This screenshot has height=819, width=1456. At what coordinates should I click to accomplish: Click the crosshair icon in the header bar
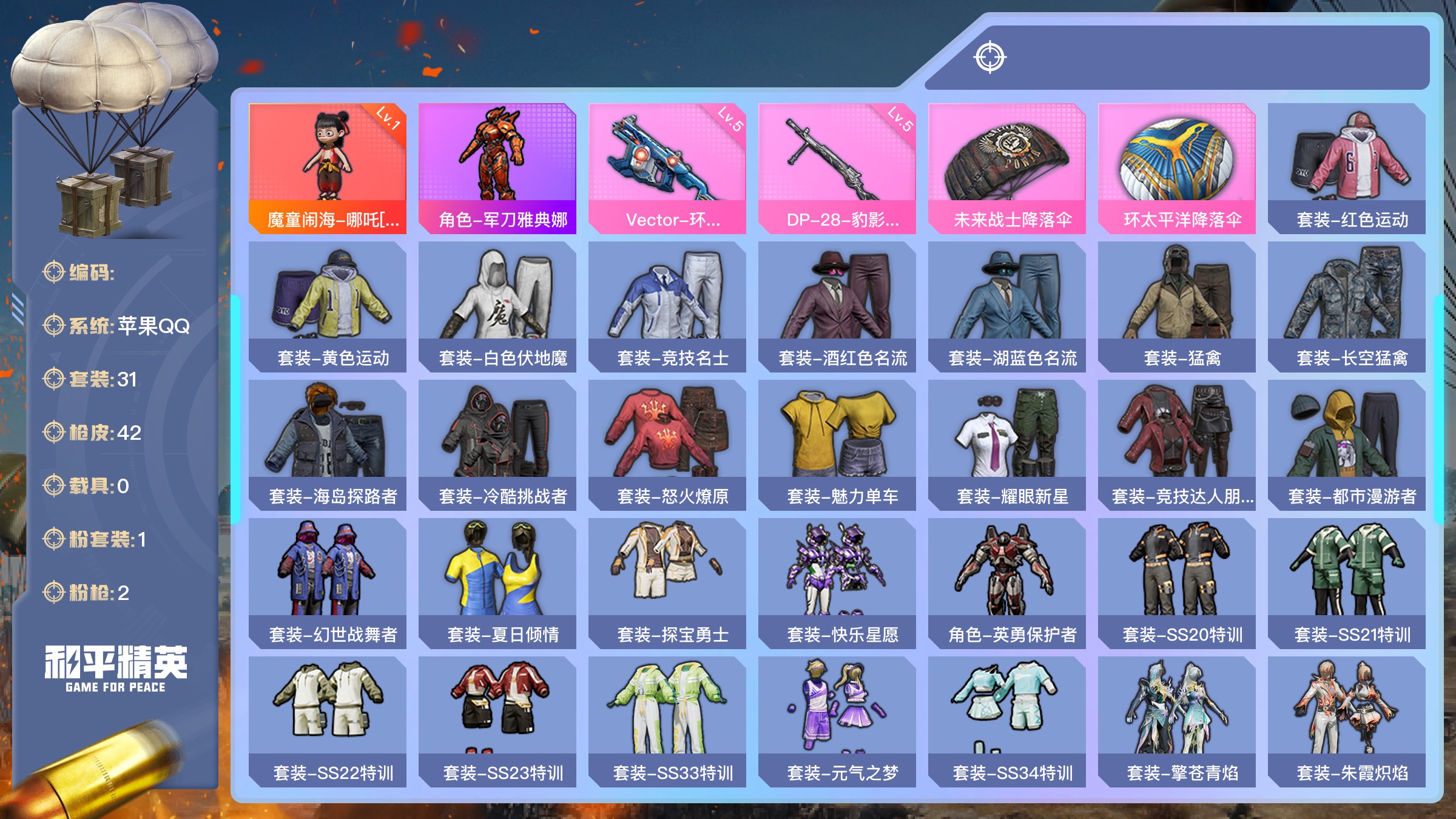pyautogui.click(x=990, y=58)
